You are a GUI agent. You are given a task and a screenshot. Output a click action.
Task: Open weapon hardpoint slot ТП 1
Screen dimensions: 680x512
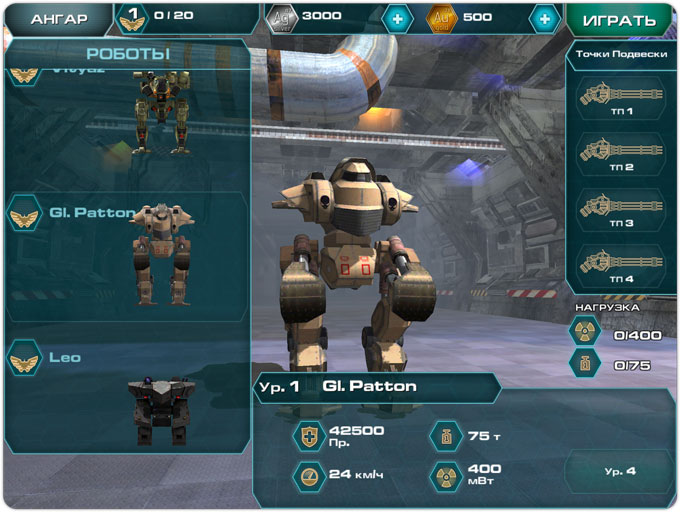(x=620, y=99)
